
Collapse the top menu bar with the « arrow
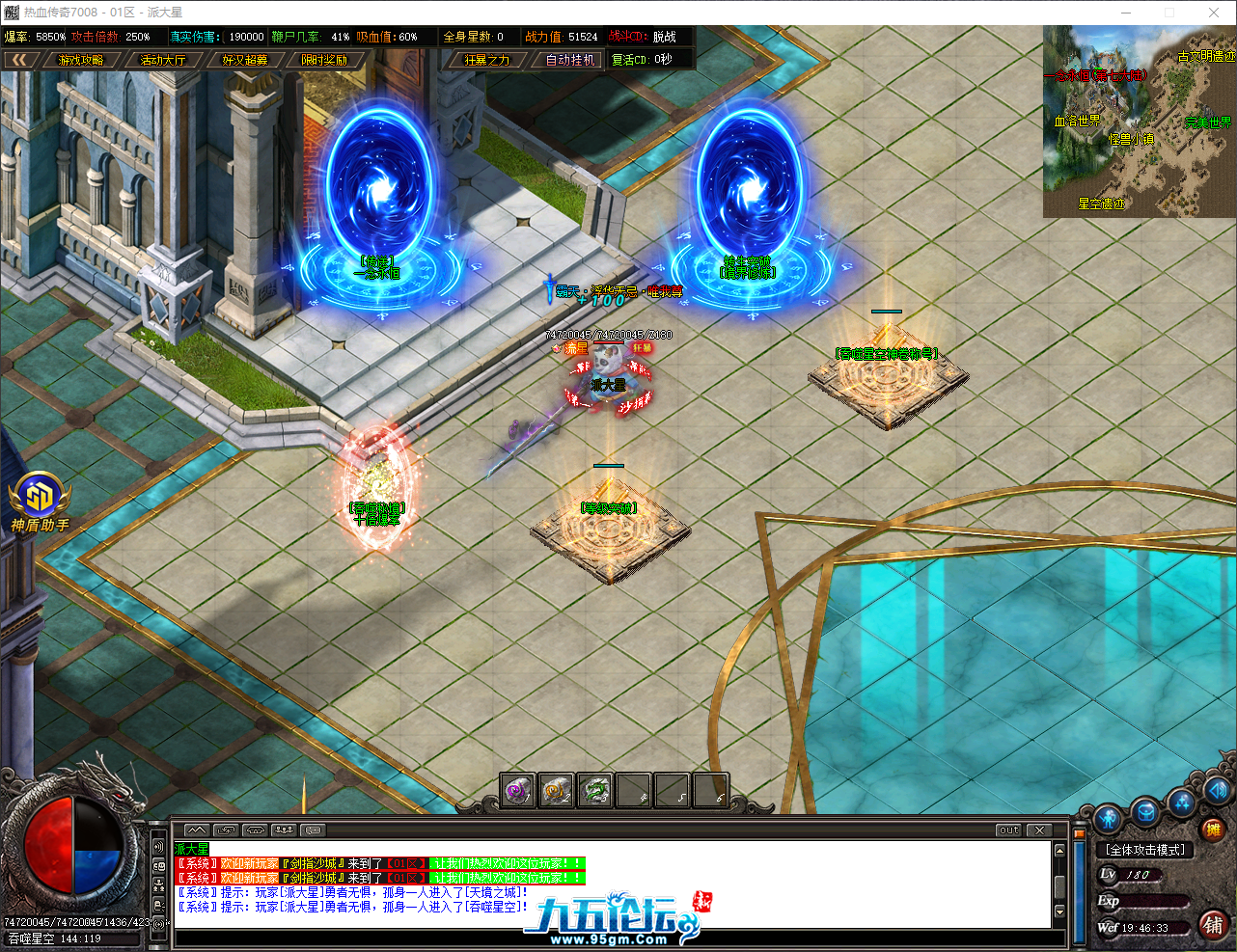[x=21, y=59]
